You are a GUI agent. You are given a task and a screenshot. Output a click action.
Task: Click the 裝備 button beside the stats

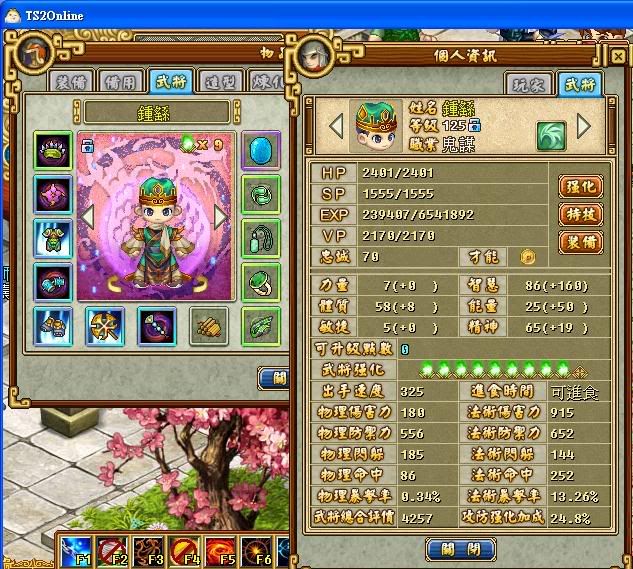tap(580, 242)
